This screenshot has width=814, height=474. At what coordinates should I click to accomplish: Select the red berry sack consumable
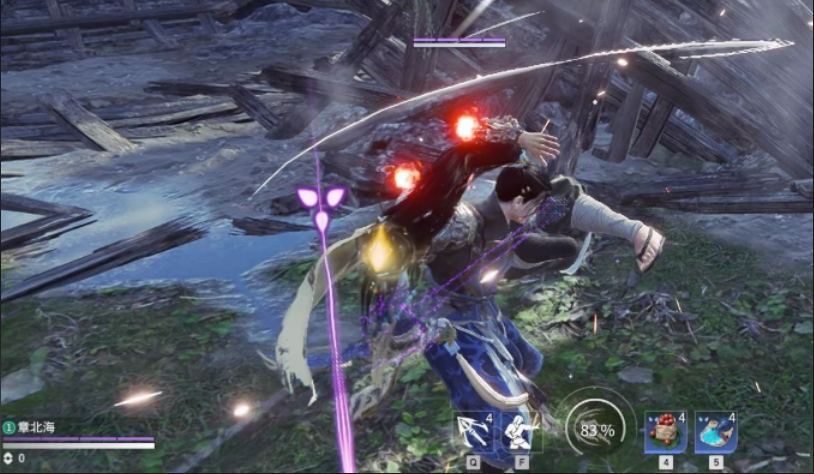pos(666,432)
